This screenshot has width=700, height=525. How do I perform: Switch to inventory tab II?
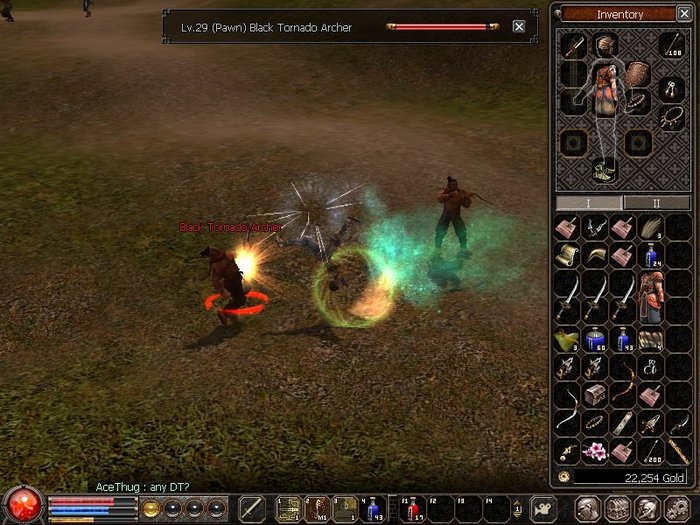point(656,203)
